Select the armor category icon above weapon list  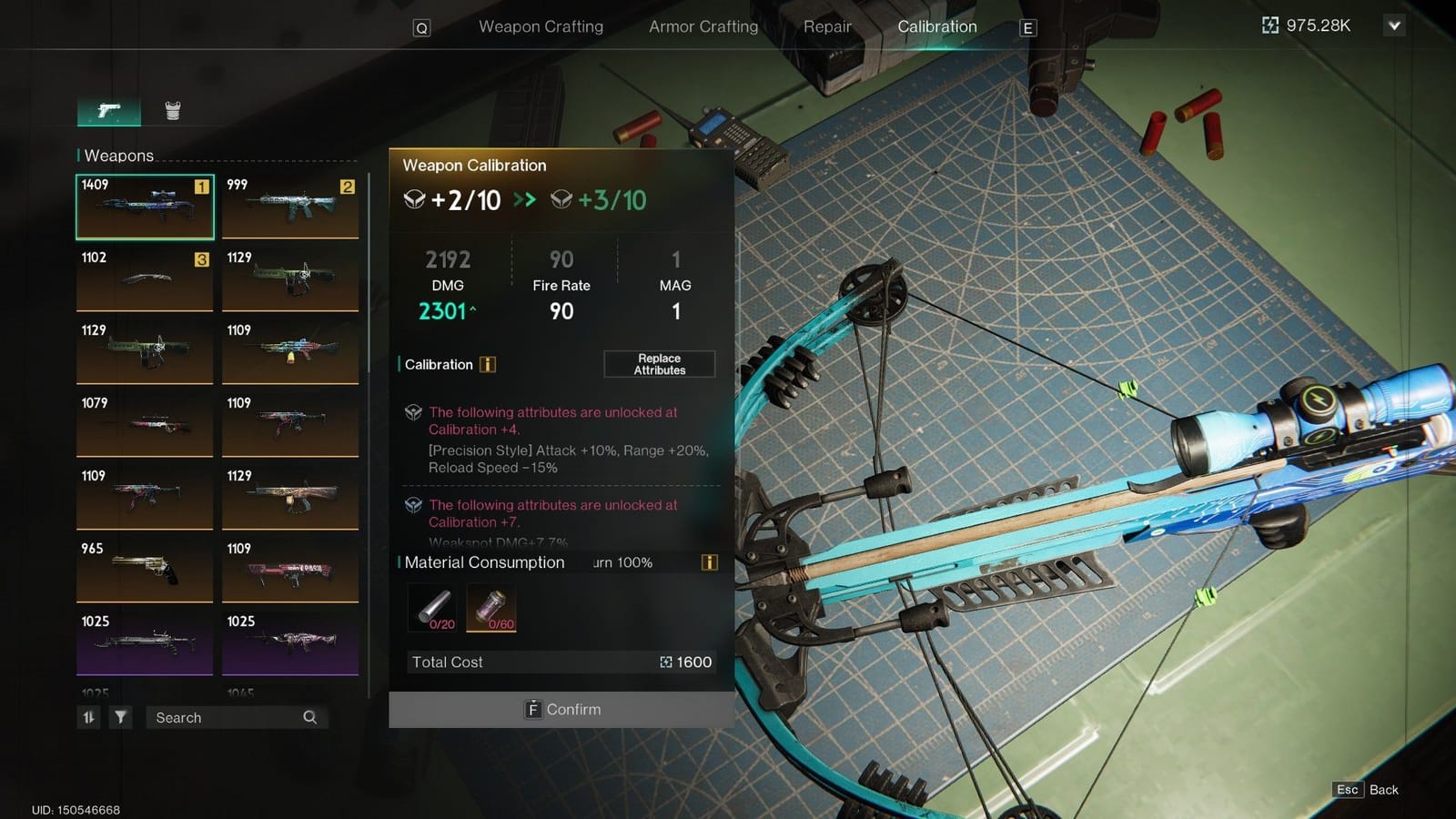click(171, 109)
